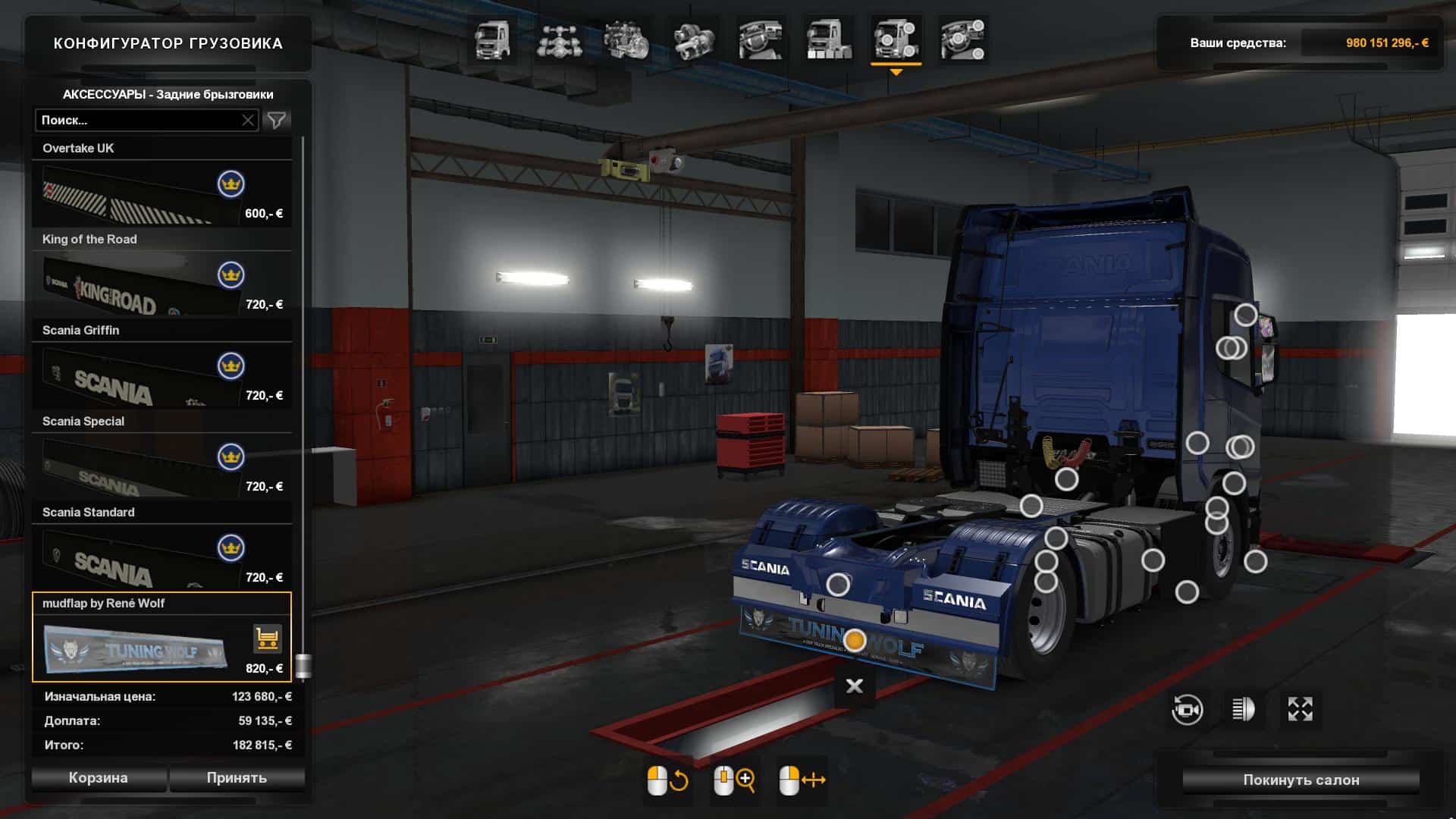Confirm changes with the Принять button
This screenshot has width=1456, height=819.
(x=237, y=778)
